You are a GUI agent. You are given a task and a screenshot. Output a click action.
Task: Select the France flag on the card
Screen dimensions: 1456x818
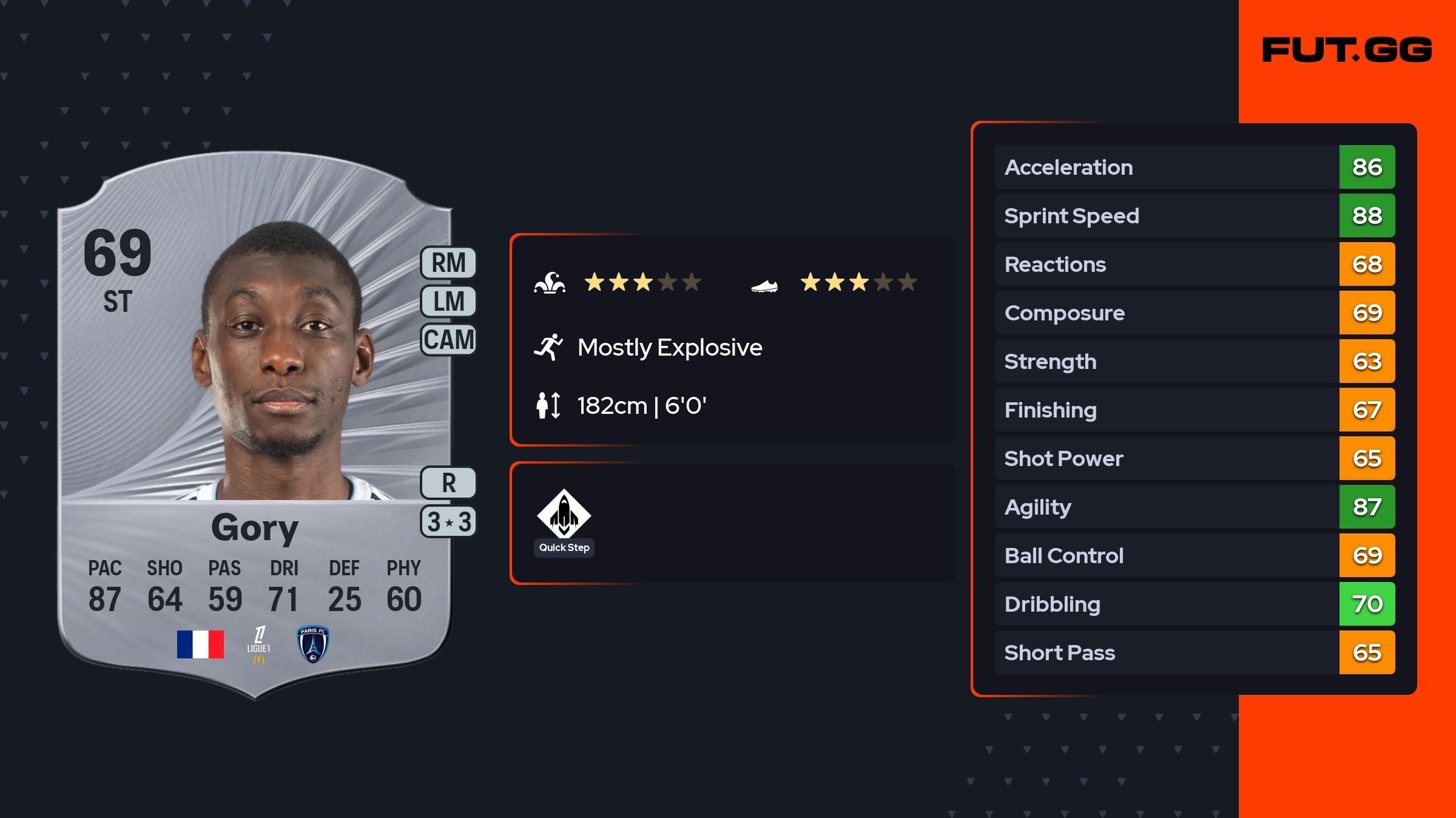(x=200, y=644)
